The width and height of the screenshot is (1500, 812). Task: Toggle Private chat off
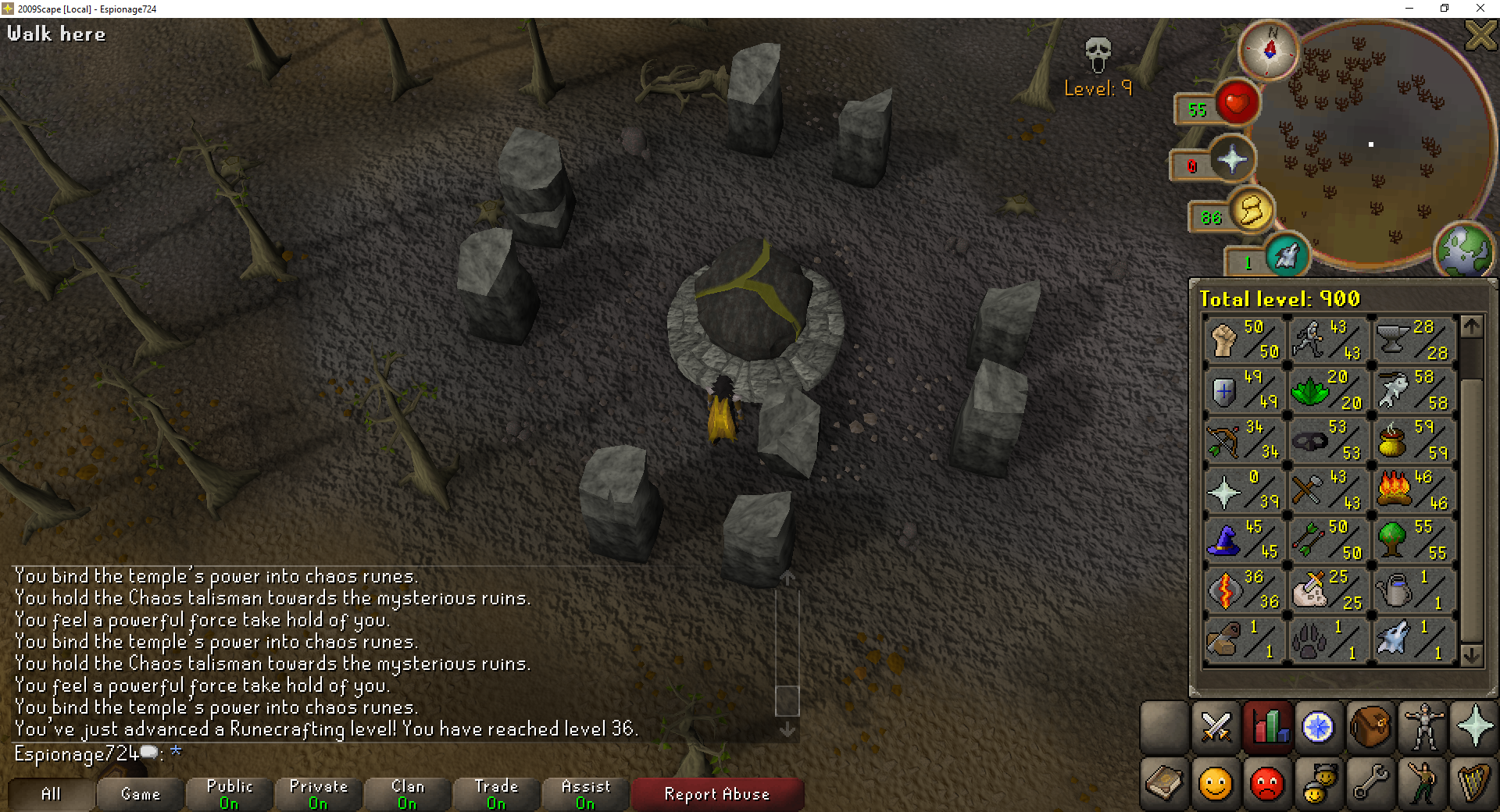coord(317,794)
